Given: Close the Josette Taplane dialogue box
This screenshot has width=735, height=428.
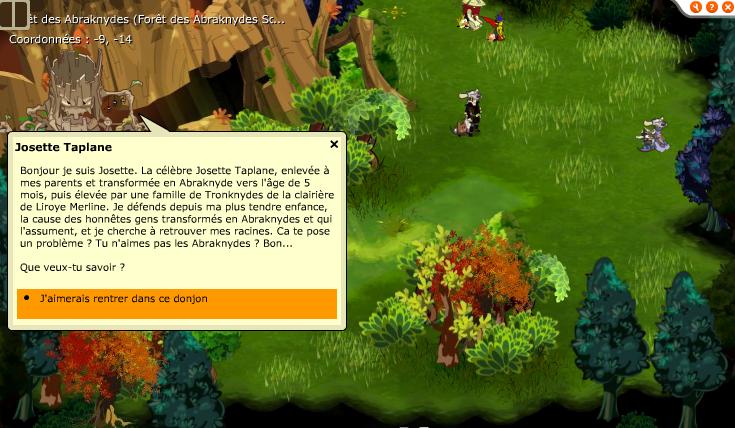Looking at the screenshot, I should pyautogui.click(x=334, y=144).
